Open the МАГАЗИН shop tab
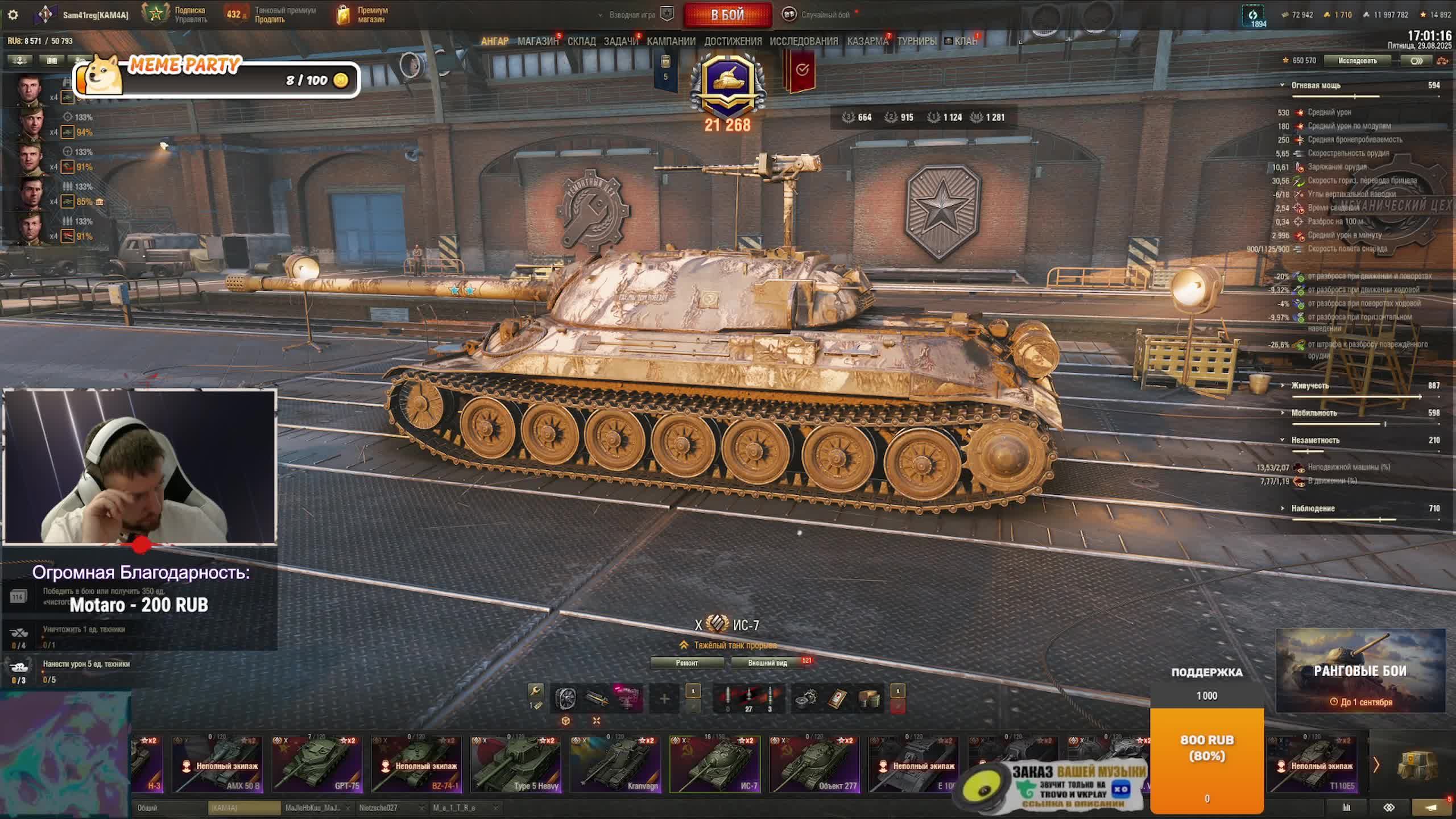The height and width of the screenshot is (819, 1456). pos(537,42)
